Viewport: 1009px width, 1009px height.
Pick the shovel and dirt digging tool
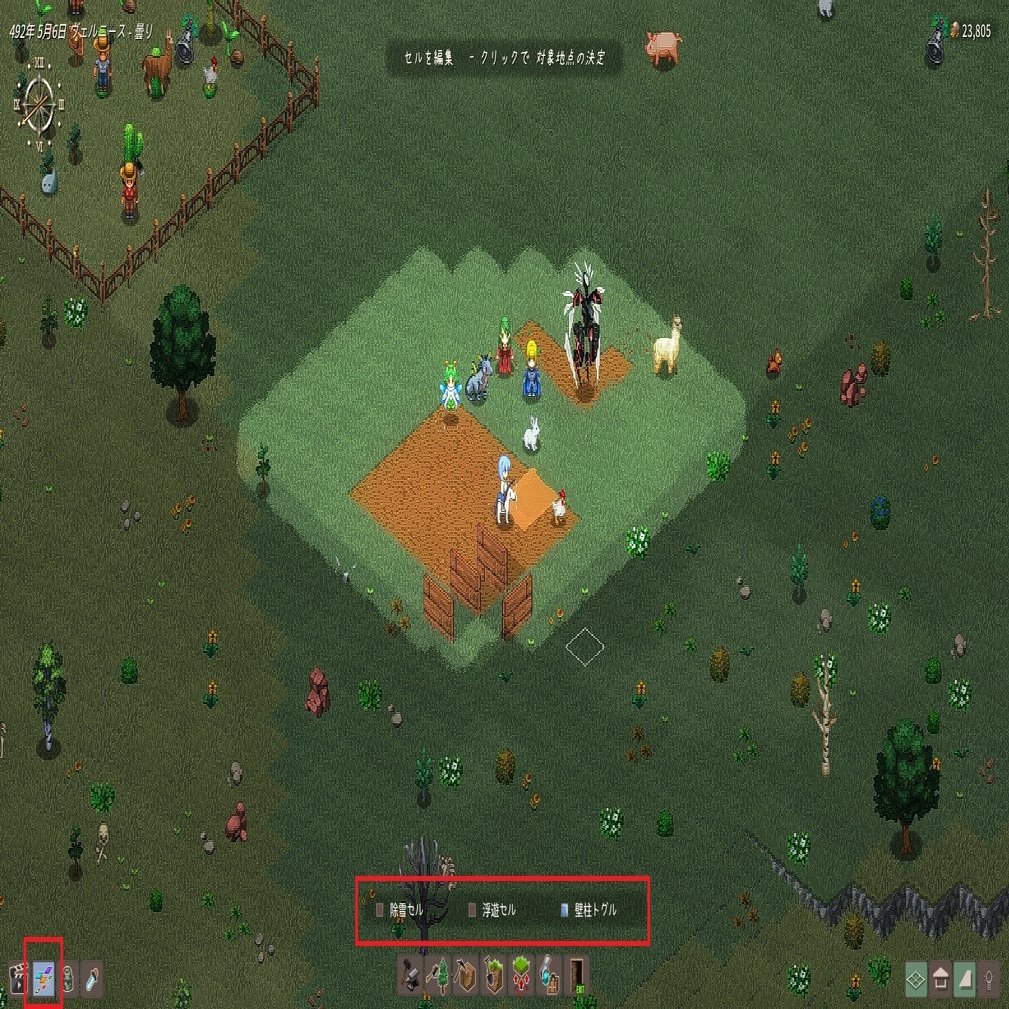pos(494,975)
